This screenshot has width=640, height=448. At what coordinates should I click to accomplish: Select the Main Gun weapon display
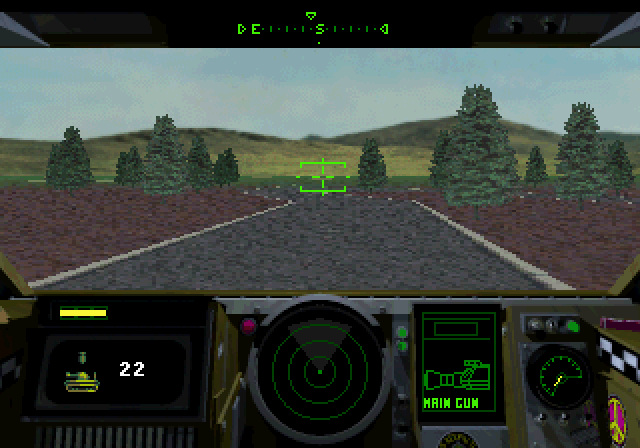[455, 366]
